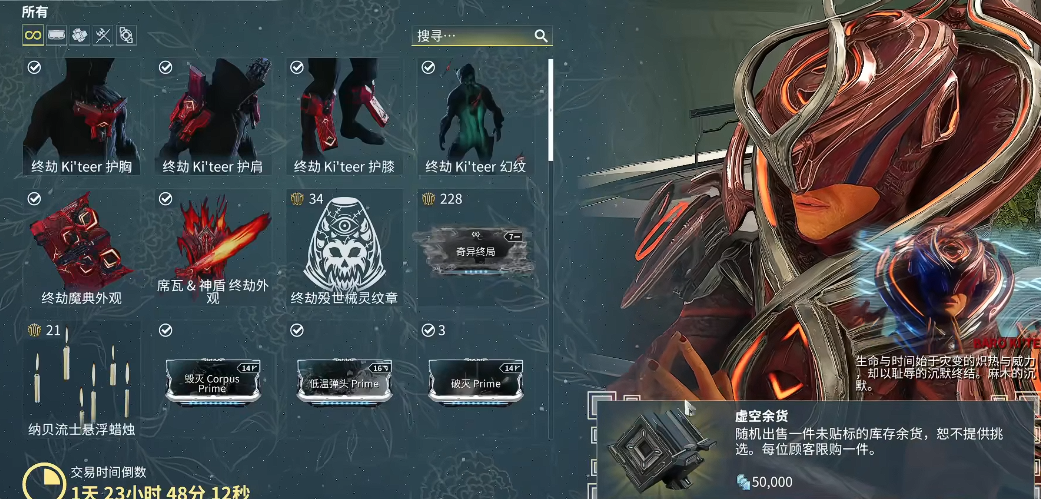This screenshot has height=499, width=1041.
Task: Pick the 终劫 Ki'teer 护膝 leg armor
Action: [345, 117]
